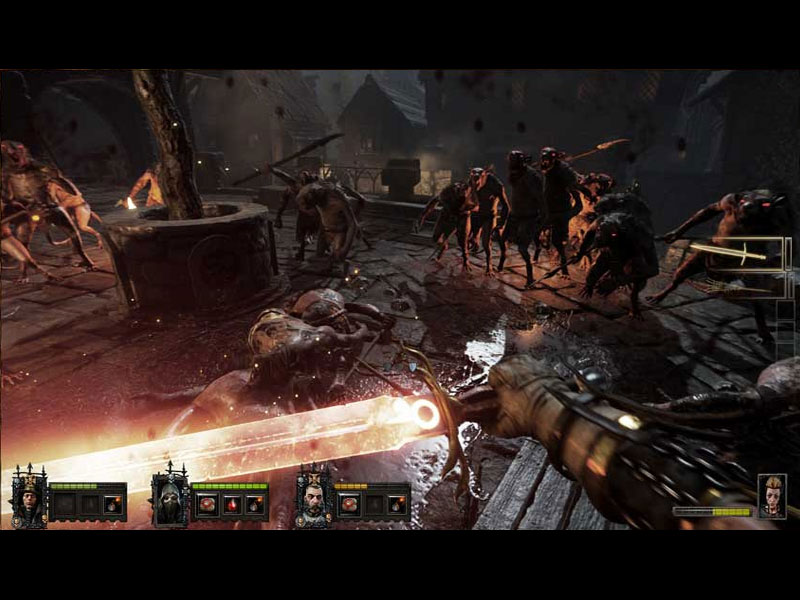Open the player's own character portrait
The height and width of the screenshot is (600, 800).
(771, 496)
